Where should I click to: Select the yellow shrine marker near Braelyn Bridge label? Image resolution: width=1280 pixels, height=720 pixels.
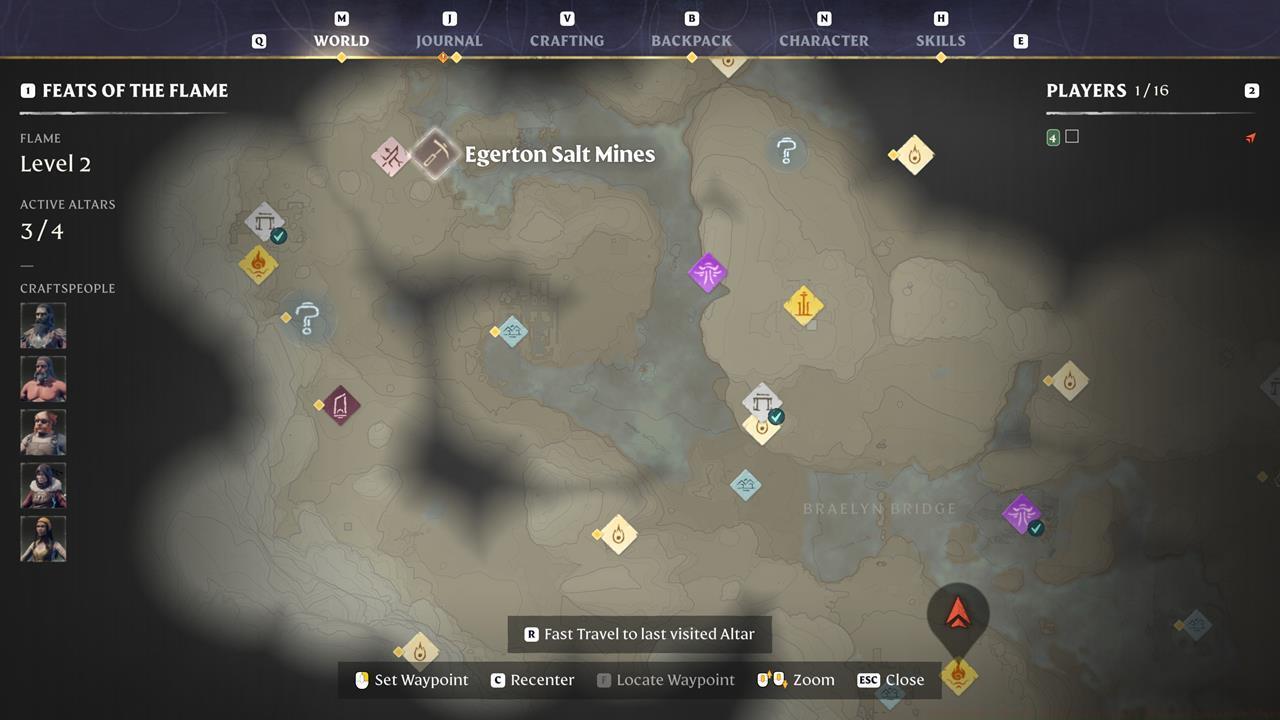coord(762,428)
